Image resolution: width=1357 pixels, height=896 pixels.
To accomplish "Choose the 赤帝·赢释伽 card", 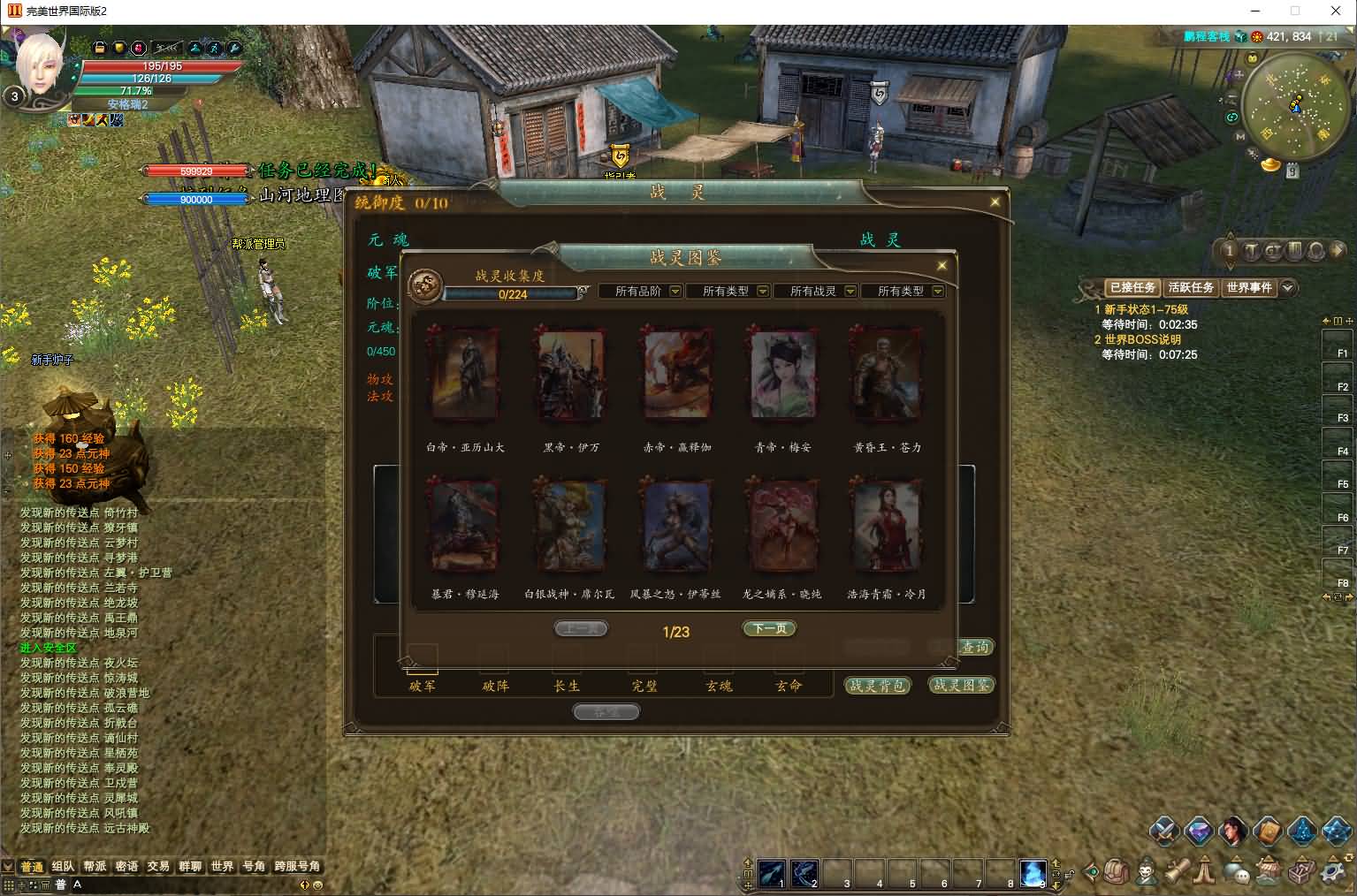I will coord(676,374).
